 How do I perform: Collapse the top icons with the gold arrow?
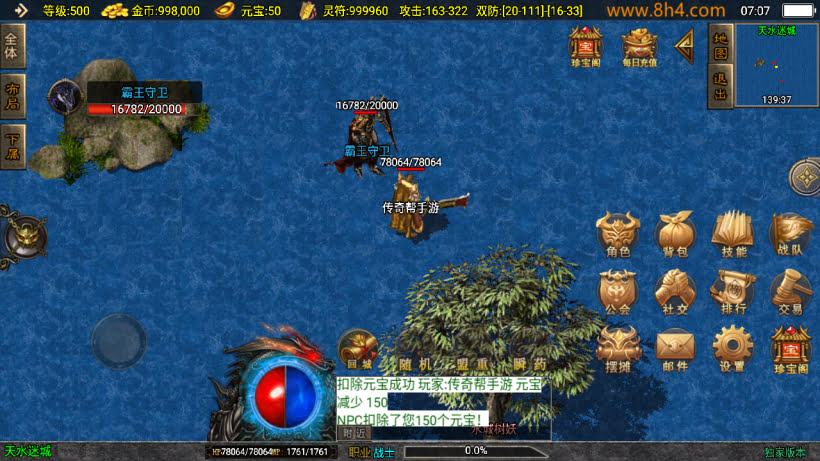pyautogui.click(x=685, y=45)
